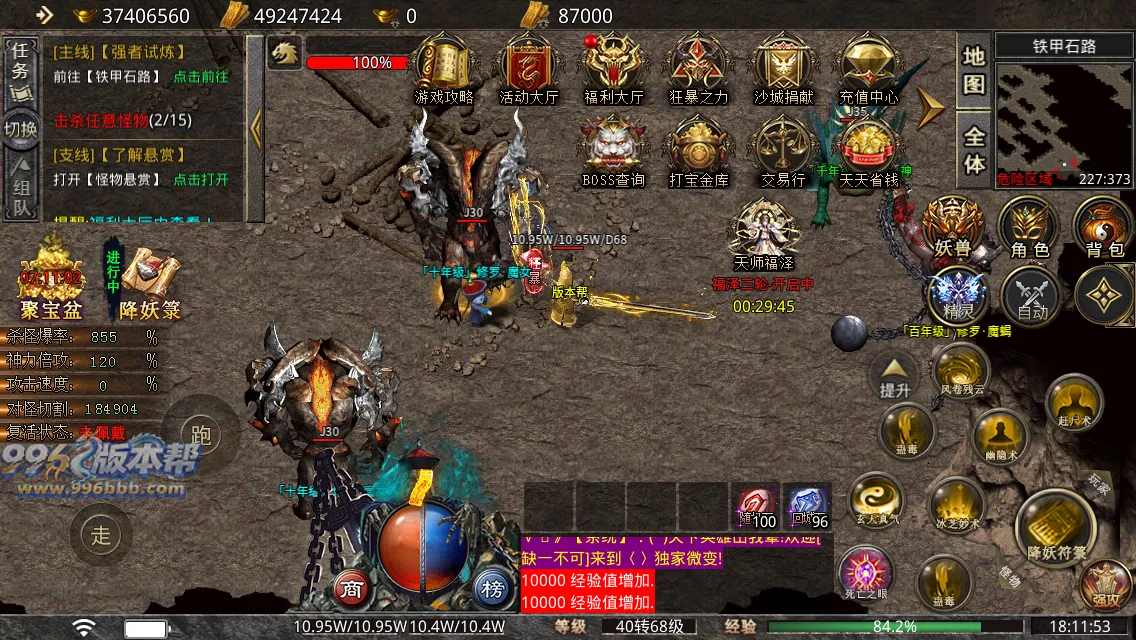Click 点击打开 on the bounty side quest
The height and width of the screenshot is (640, 1136).
point(201,180)
